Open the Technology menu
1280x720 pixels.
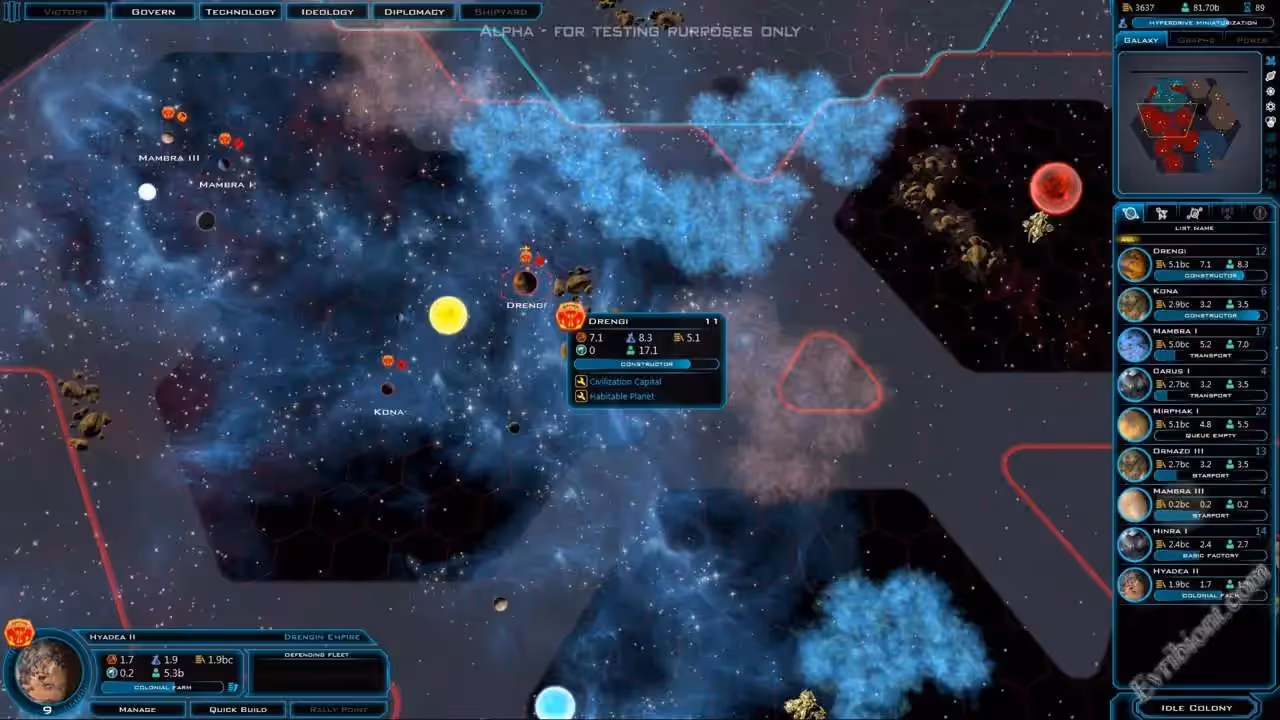[240, 12]
